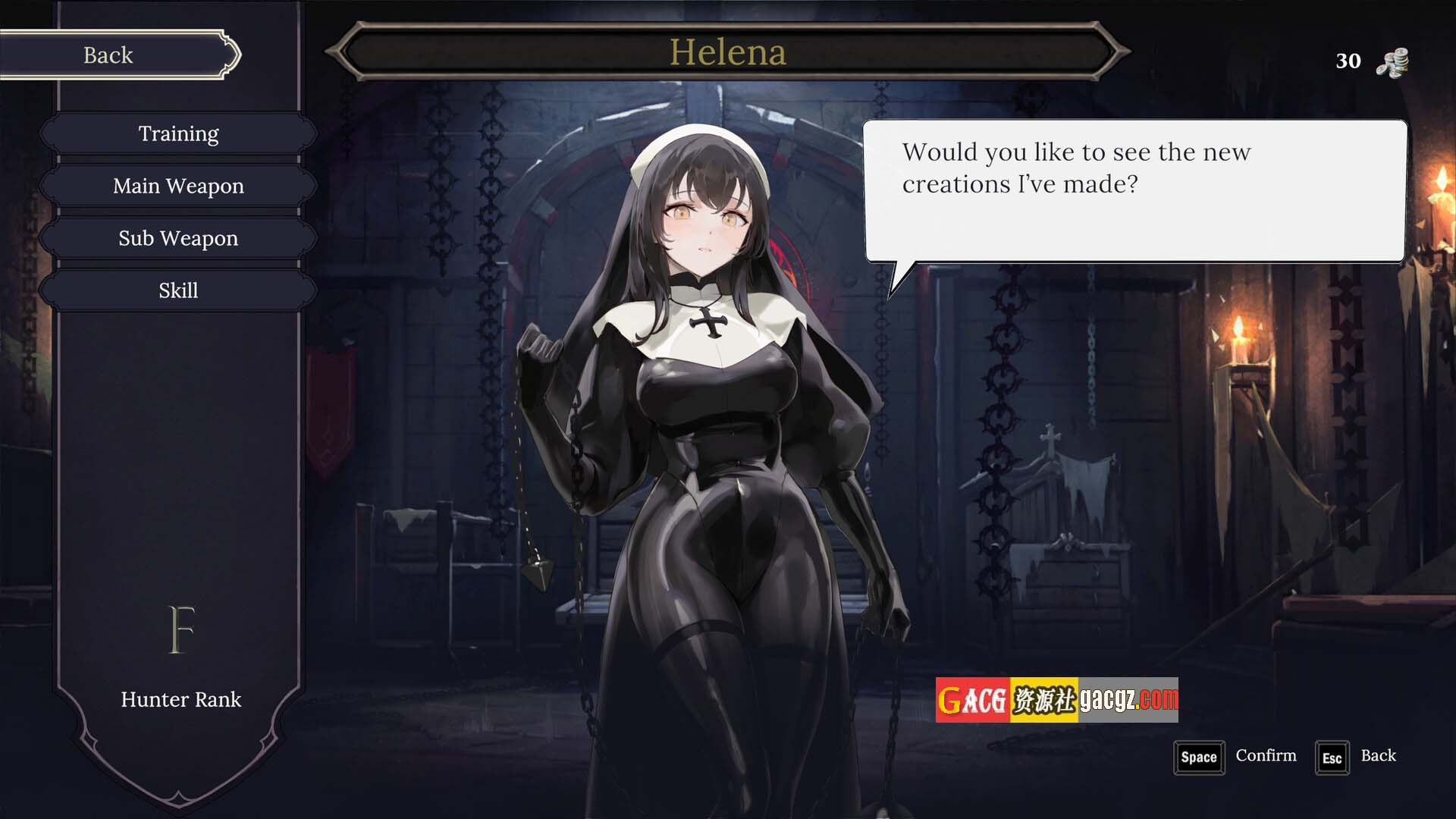The height and width of the screenshot is (819, 1456).
Task: Open the Skill menu
Action: coord(178,290)
